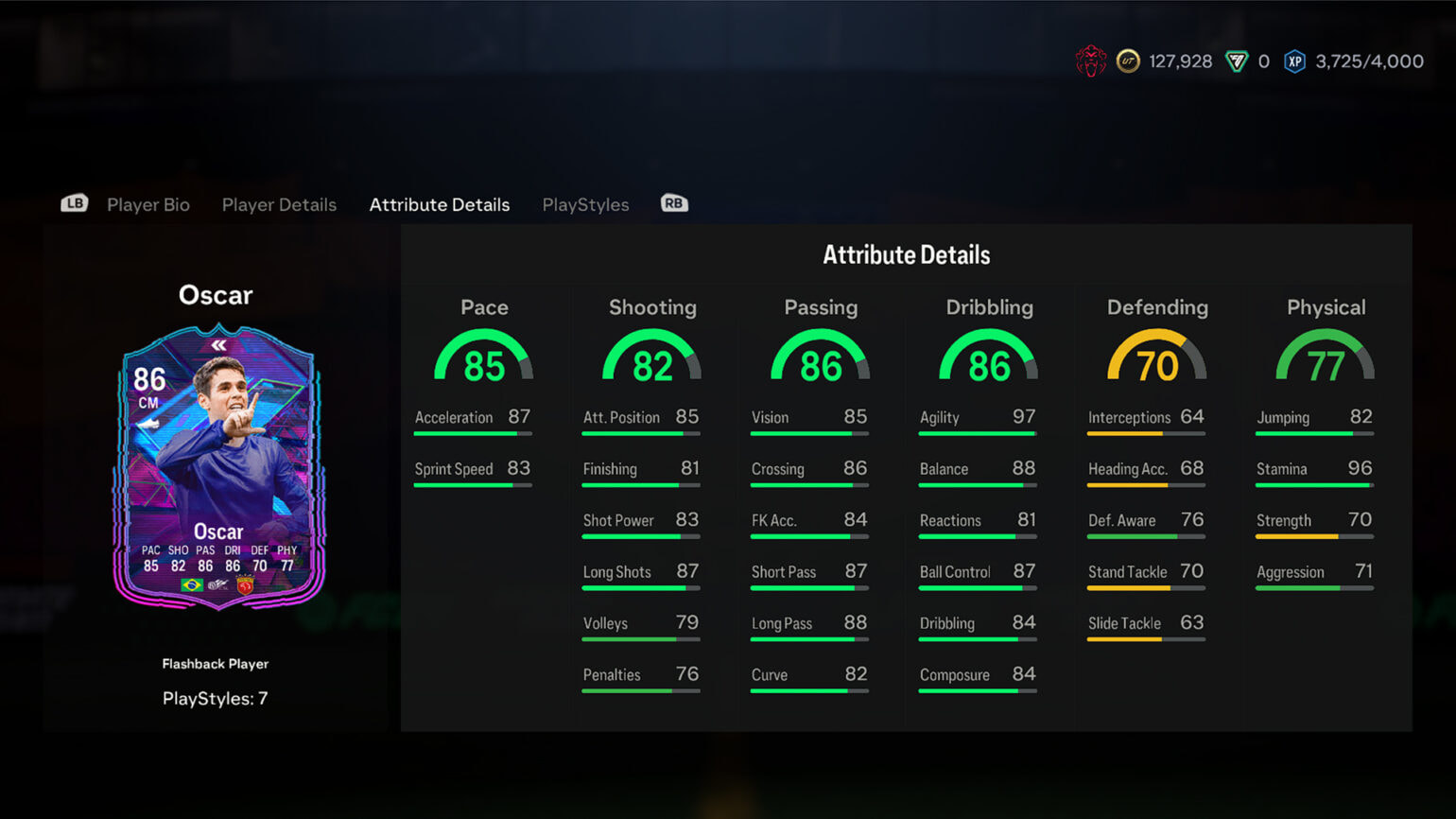The width and height of the screenshot is (1456, 819).
Task: Switch to the Player Bio tab
Action: point(147,204)
